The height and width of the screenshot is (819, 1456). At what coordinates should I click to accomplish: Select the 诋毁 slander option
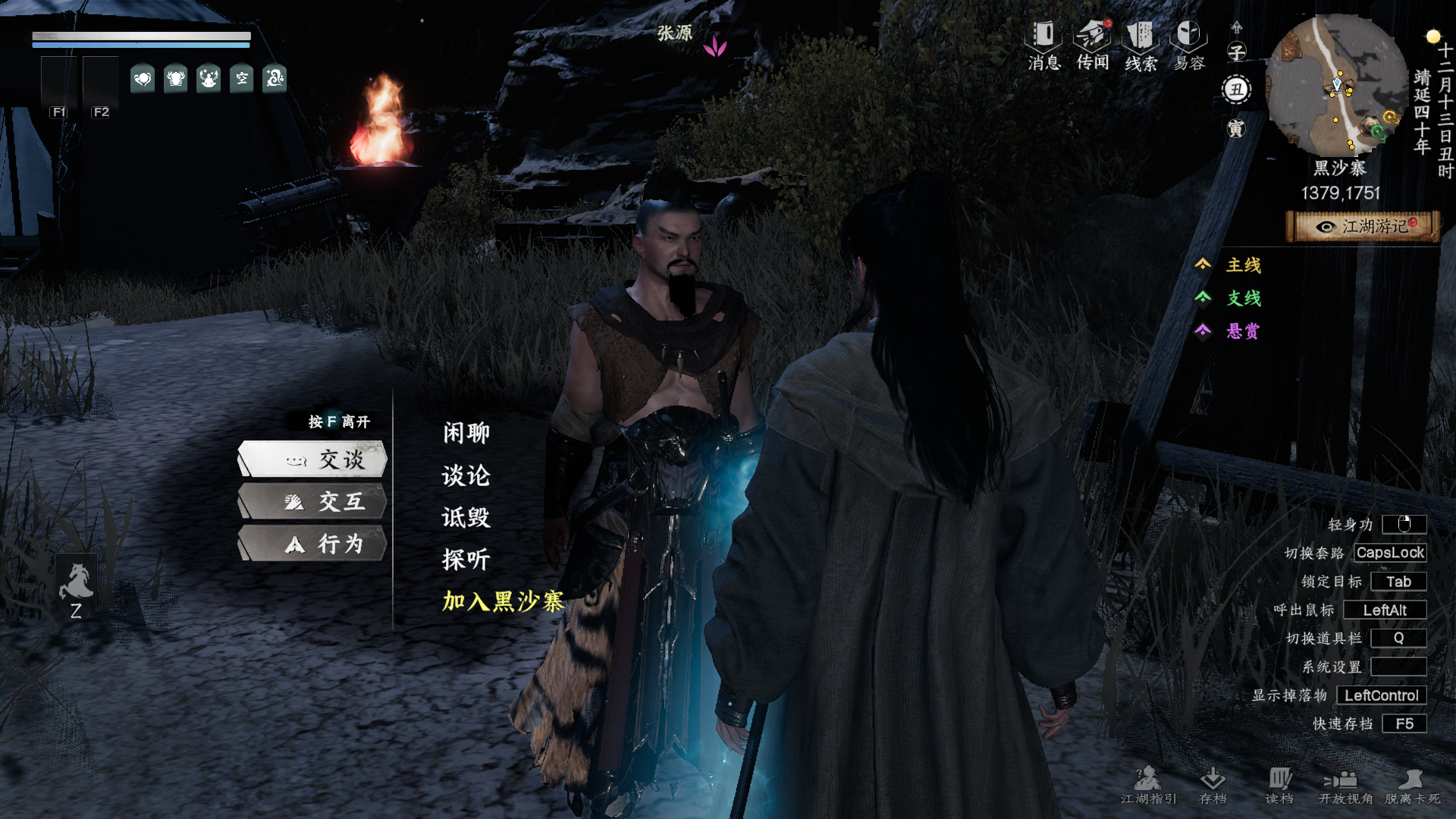click(466, 517)
